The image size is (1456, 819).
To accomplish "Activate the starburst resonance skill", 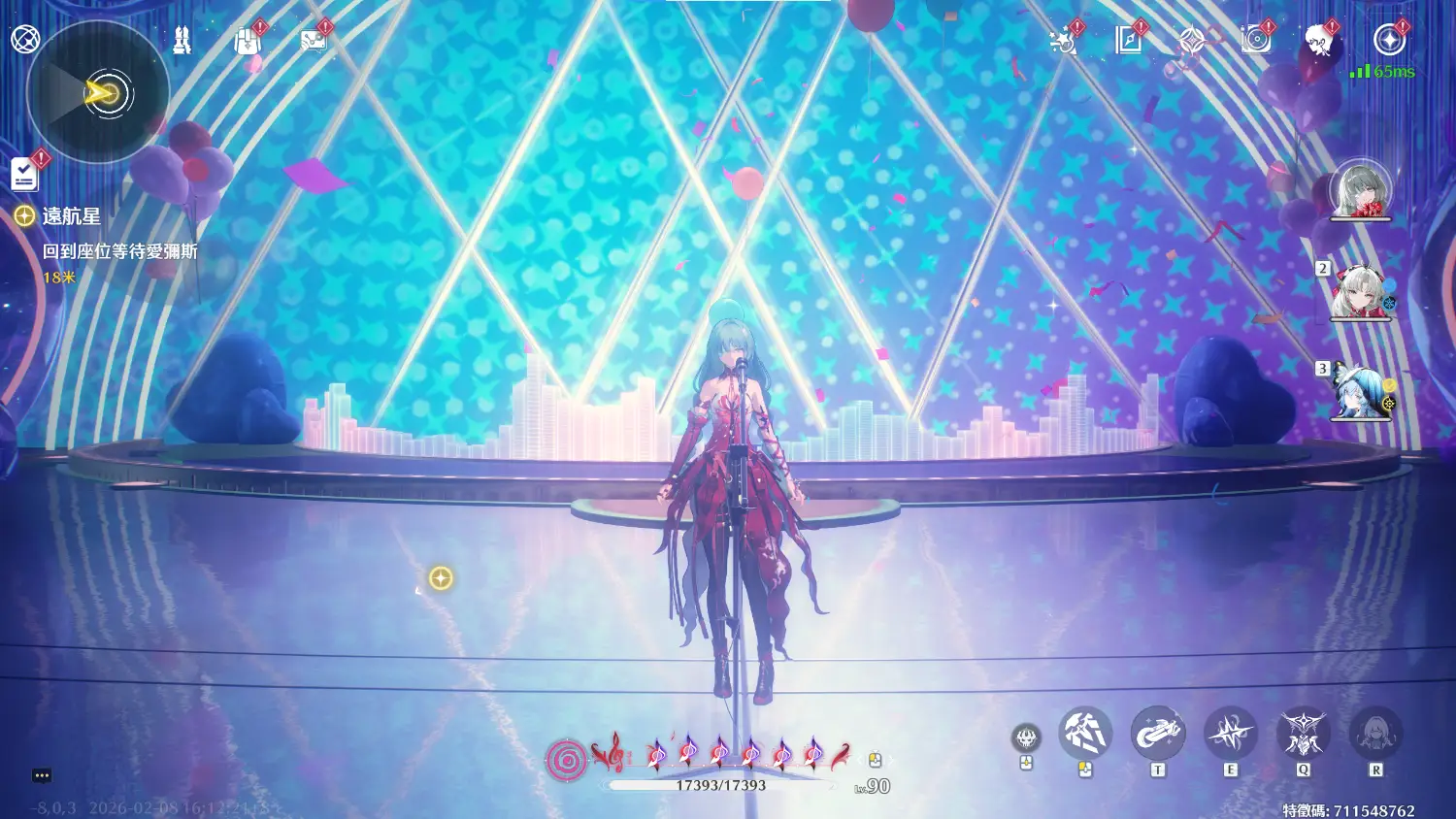I will [x=1230, y=734].
